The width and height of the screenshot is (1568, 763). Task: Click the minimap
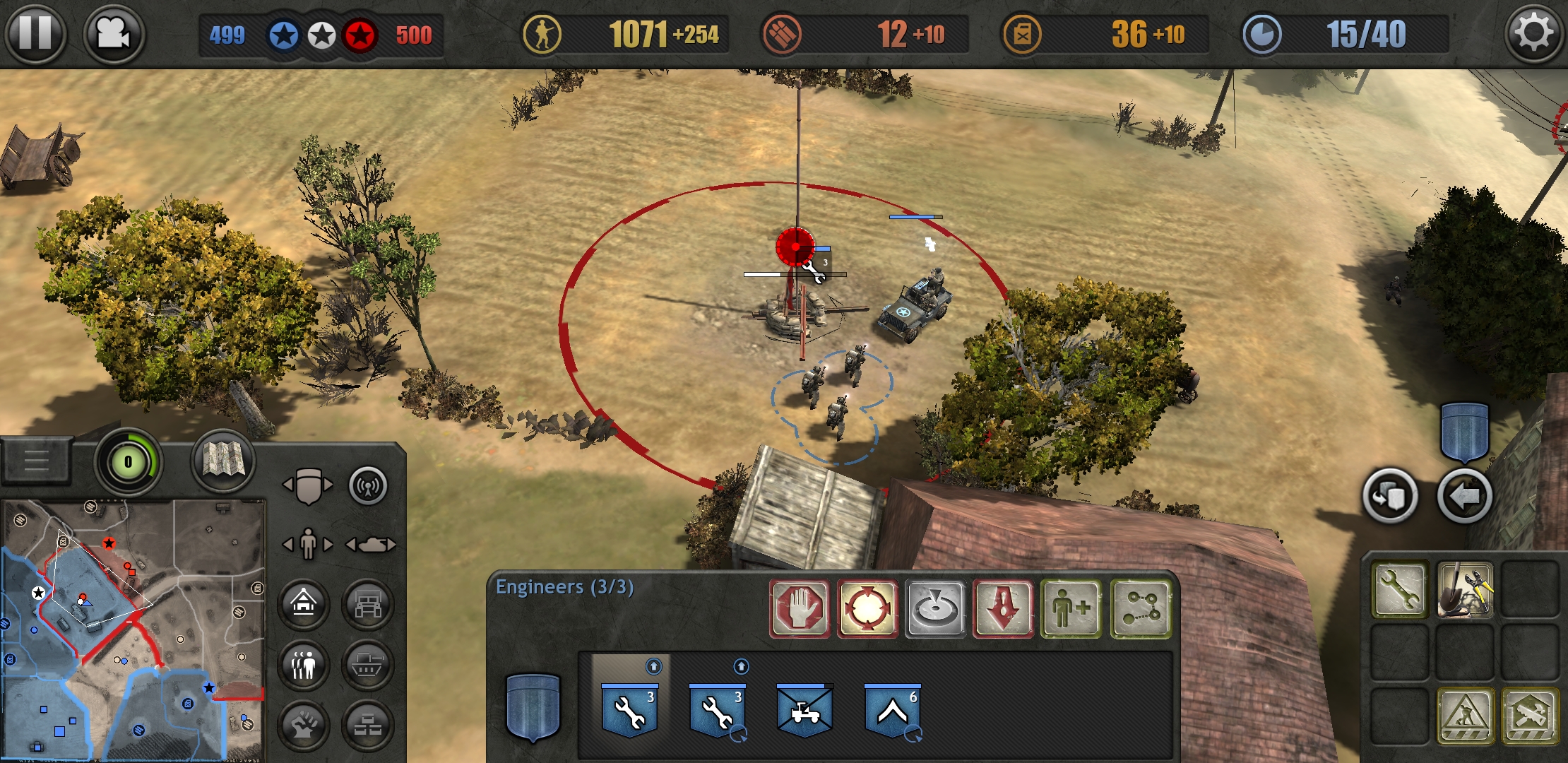133,629
